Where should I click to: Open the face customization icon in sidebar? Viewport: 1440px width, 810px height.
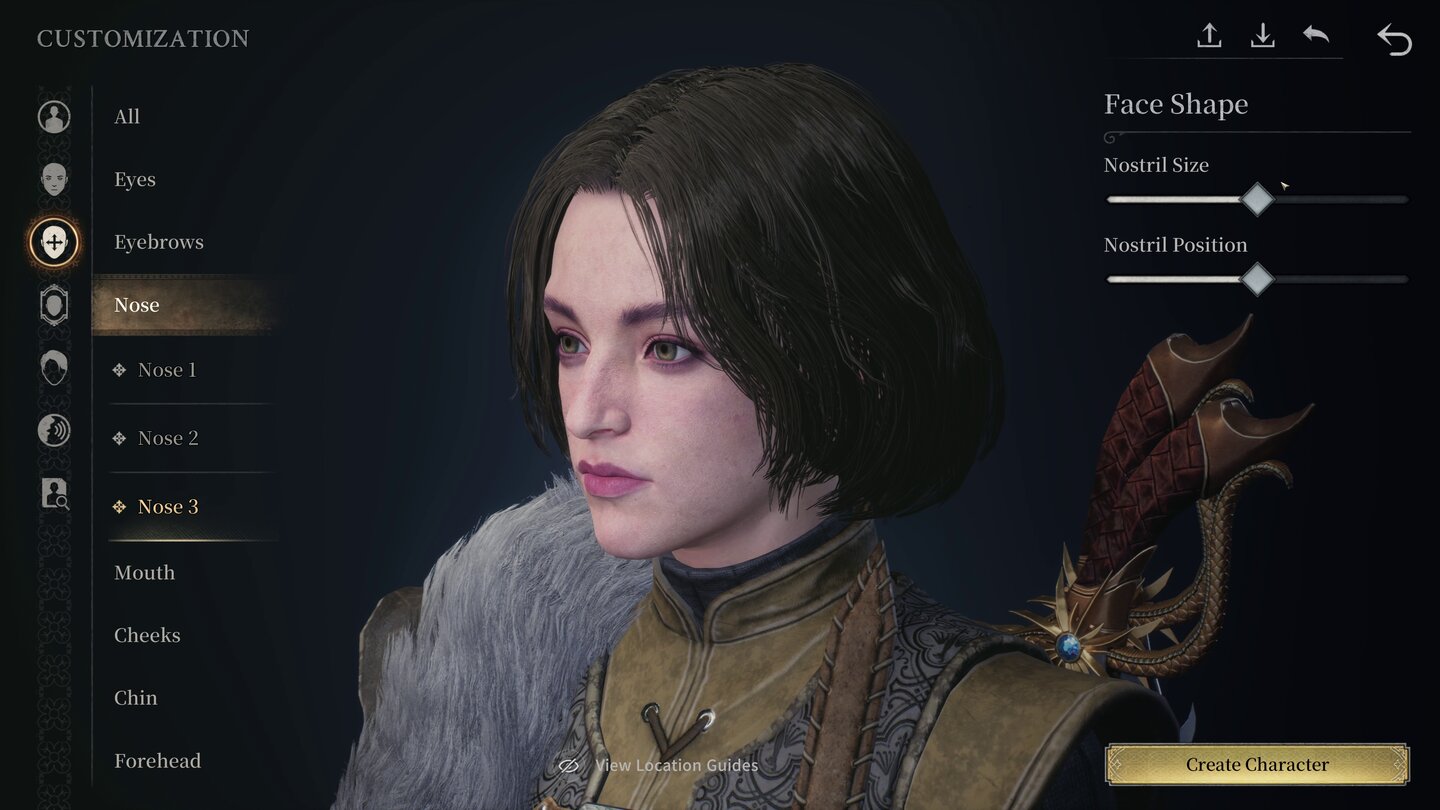pos(53,179)
